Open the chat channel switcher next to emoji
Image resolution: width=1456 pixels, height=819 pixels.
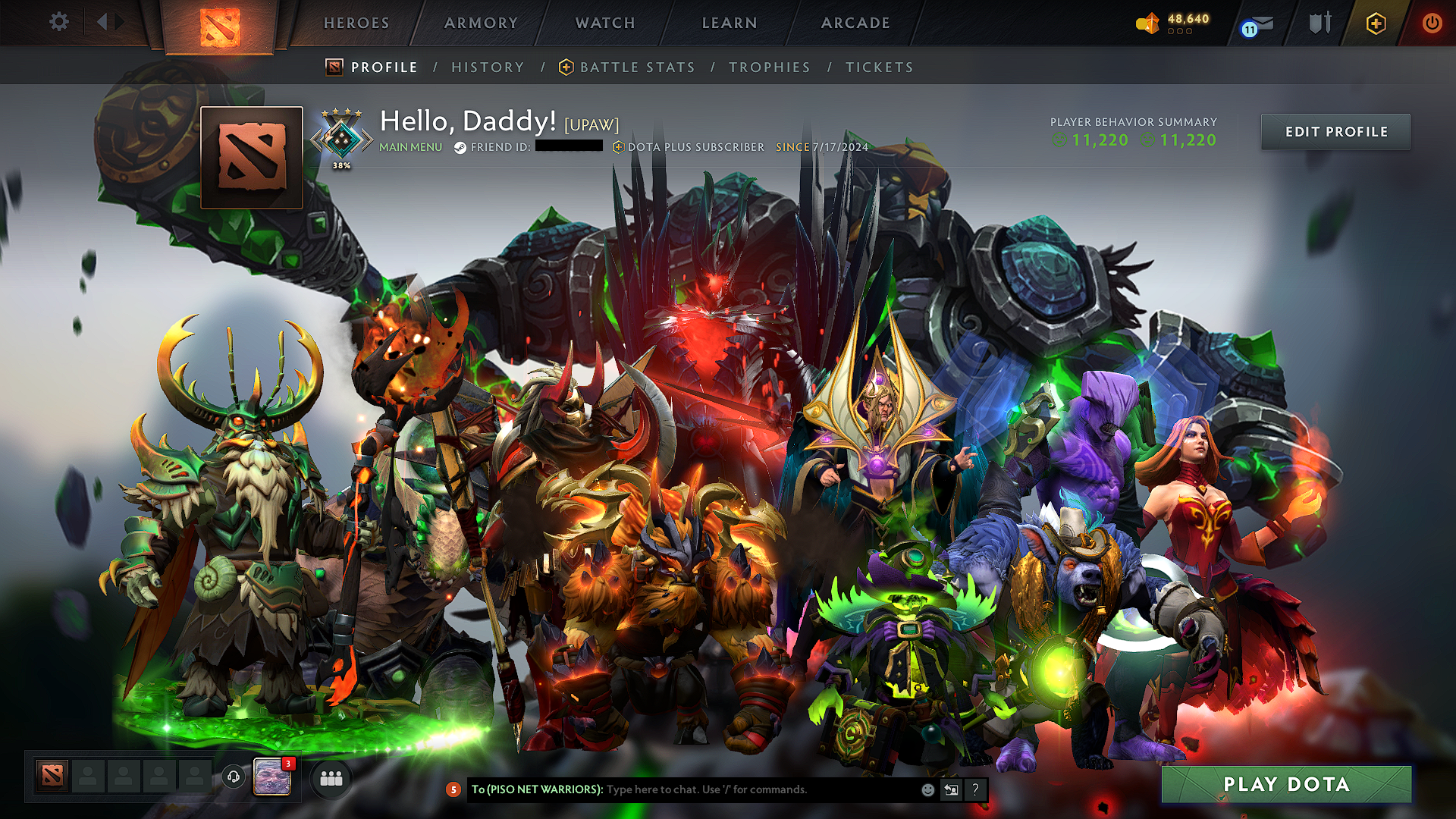point(950,789)
